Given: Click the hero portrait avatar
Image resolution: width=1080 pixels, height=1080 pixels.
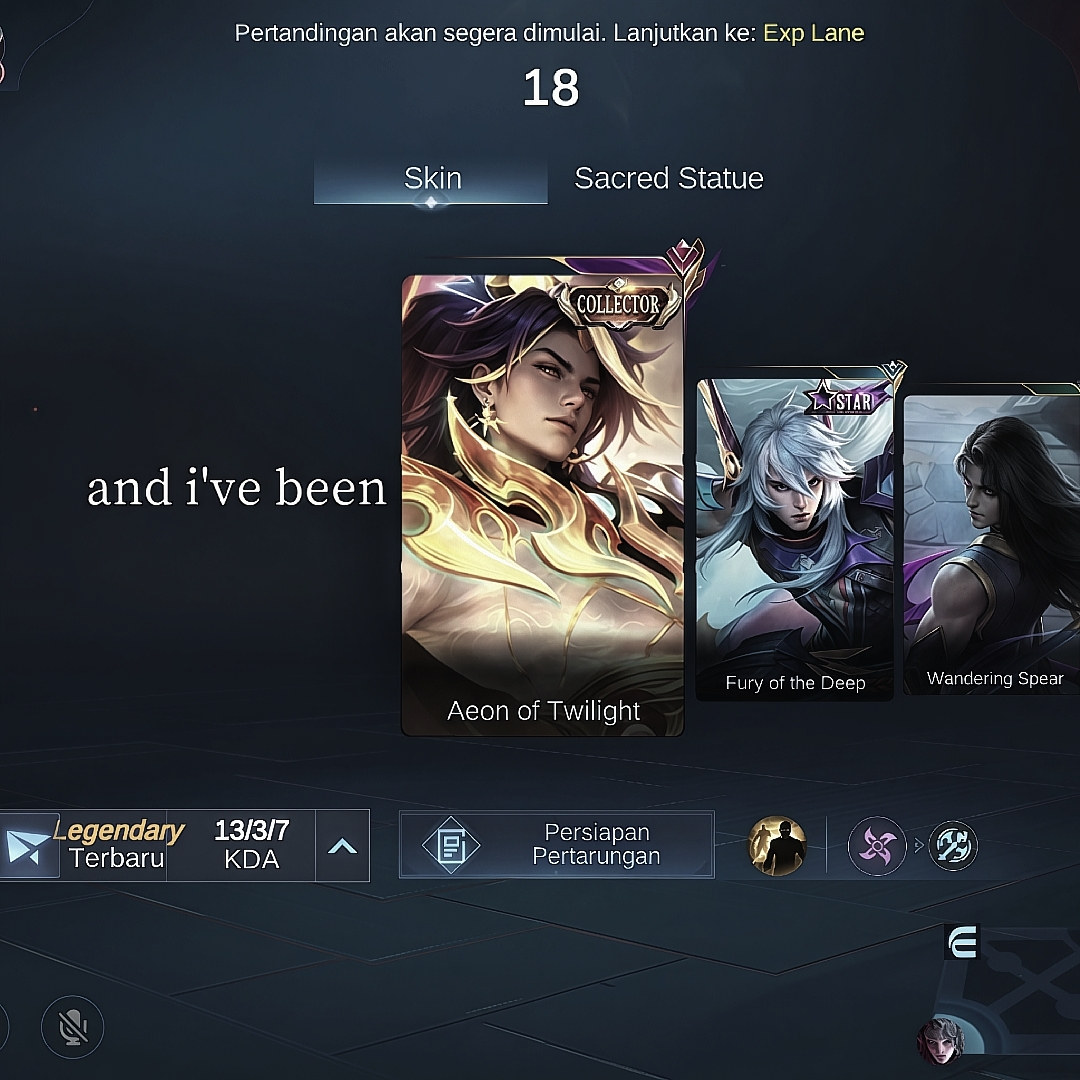Looking at the screenshot, I should click(x=941, y=1040).
